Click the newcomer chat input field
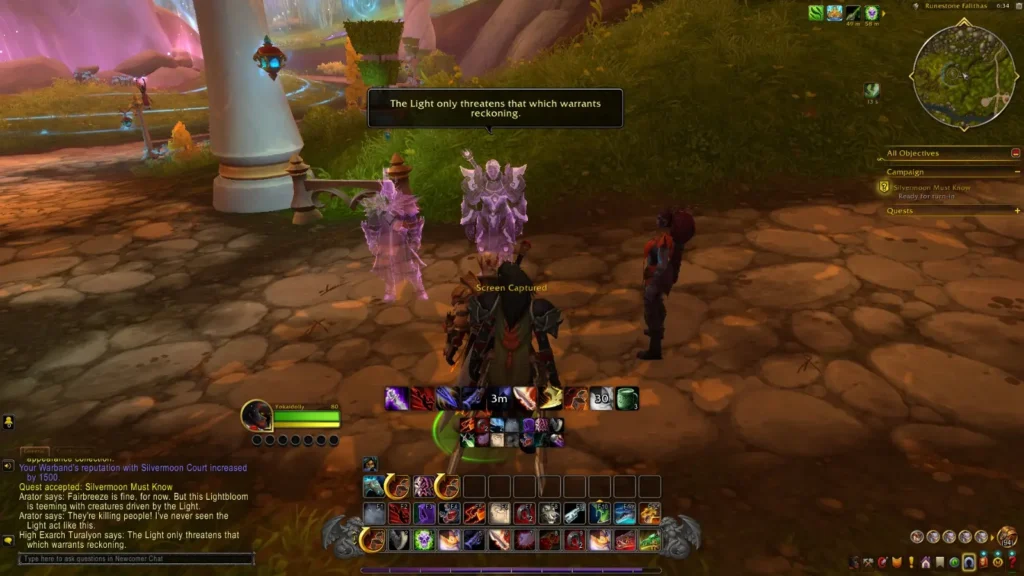 135,559
